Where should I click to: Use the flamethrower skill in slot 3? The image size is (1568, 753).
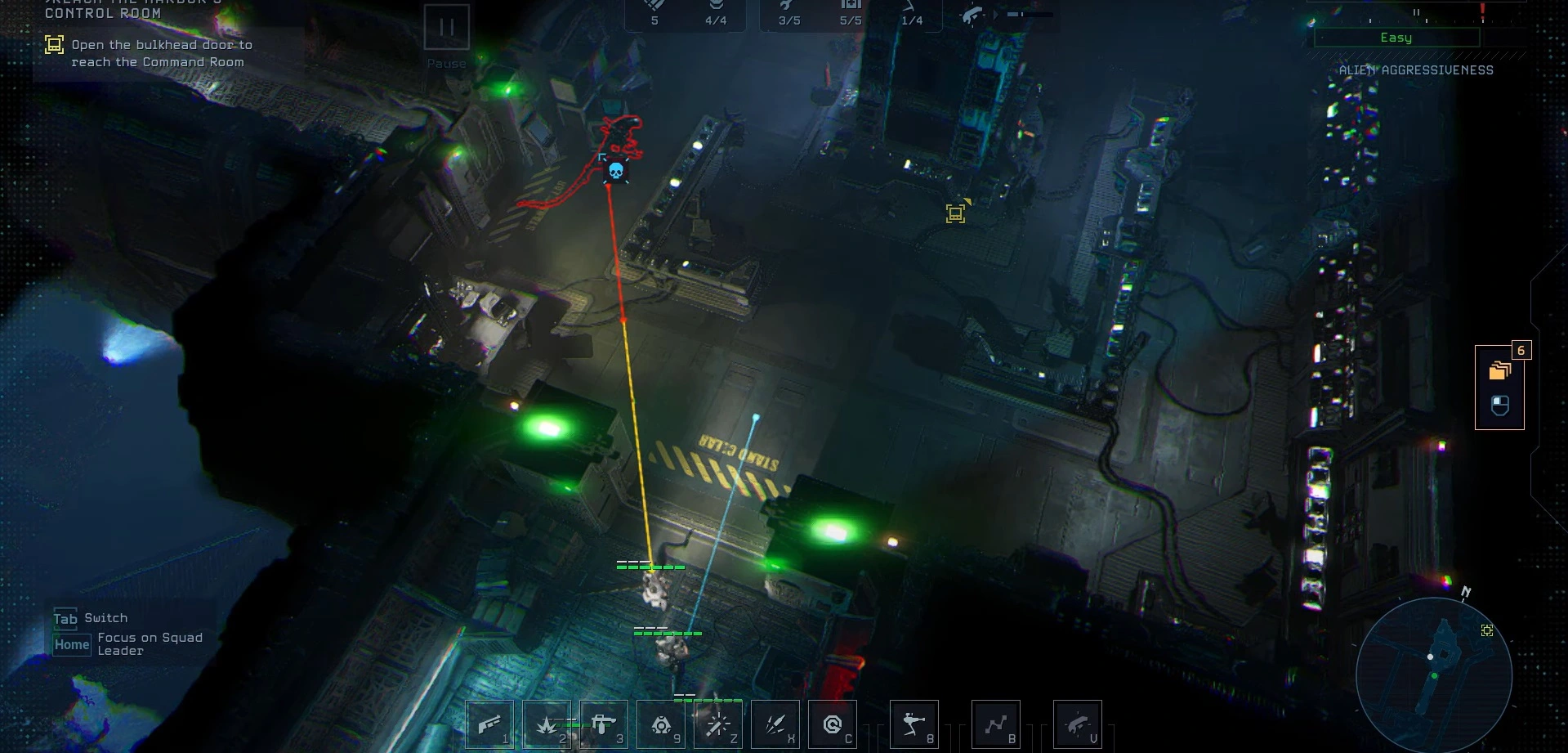coord(604,724)
